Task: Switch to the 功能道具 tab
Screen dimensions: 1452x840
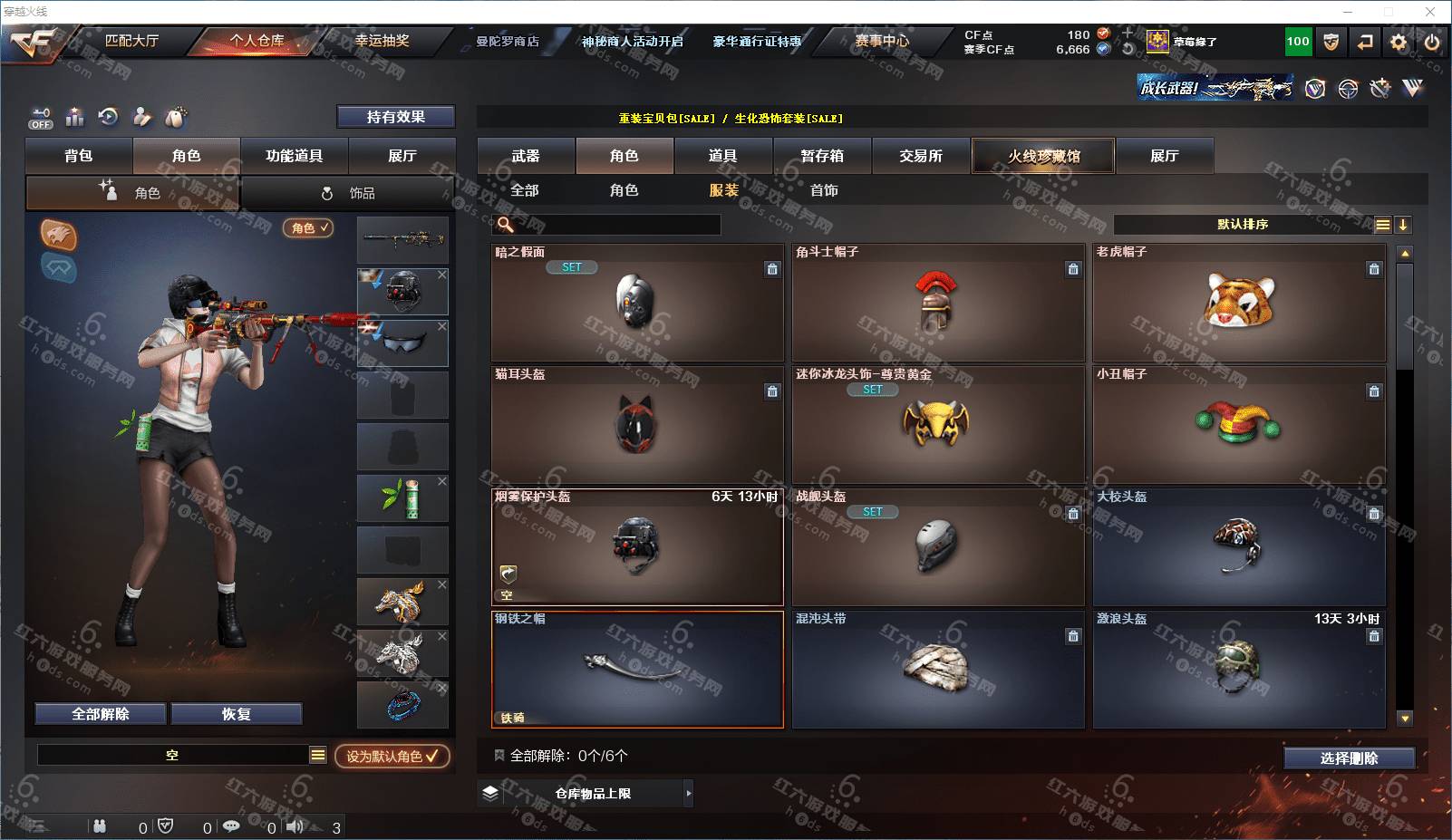Action: (294, 156)
